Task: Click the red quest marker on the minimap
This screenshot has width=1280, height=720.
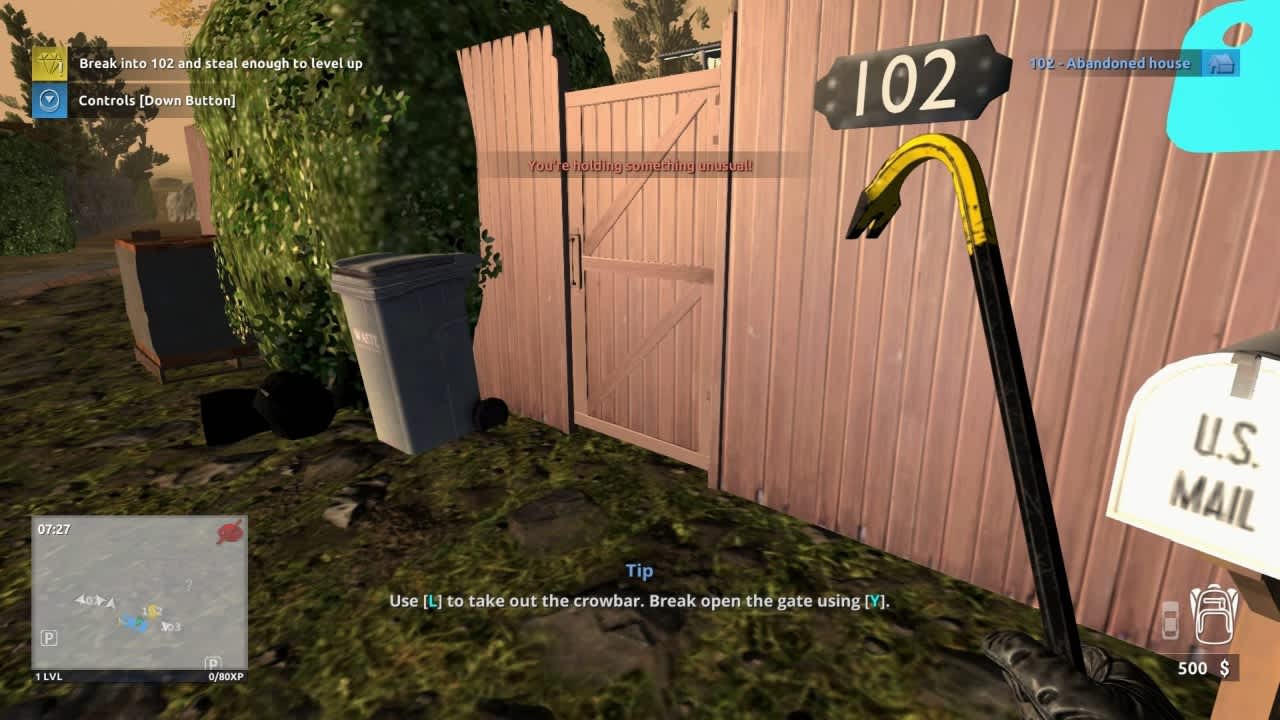Action: click(x=230, y=533)
